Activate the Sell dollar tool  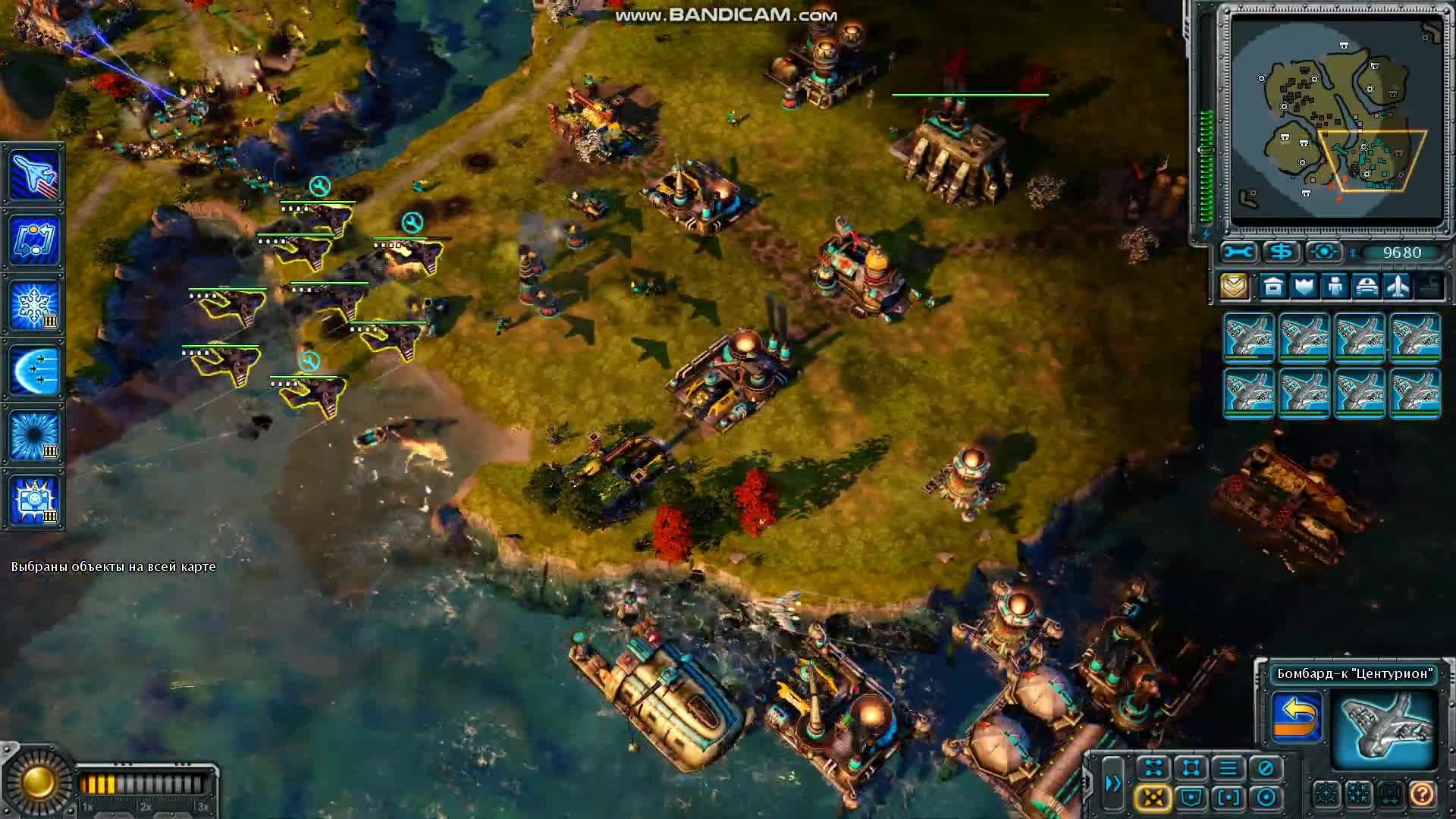coord(1280,251)
